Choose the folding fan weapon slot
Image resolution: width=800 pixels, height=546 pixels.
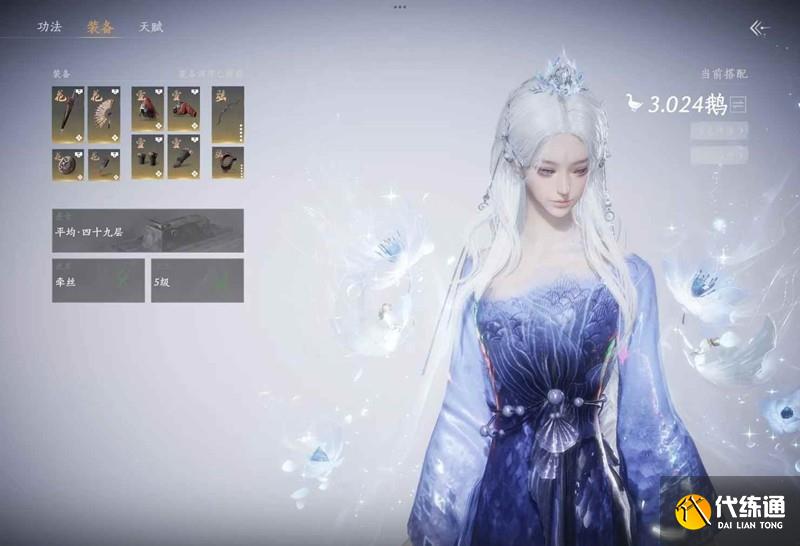tap(104, 114)
